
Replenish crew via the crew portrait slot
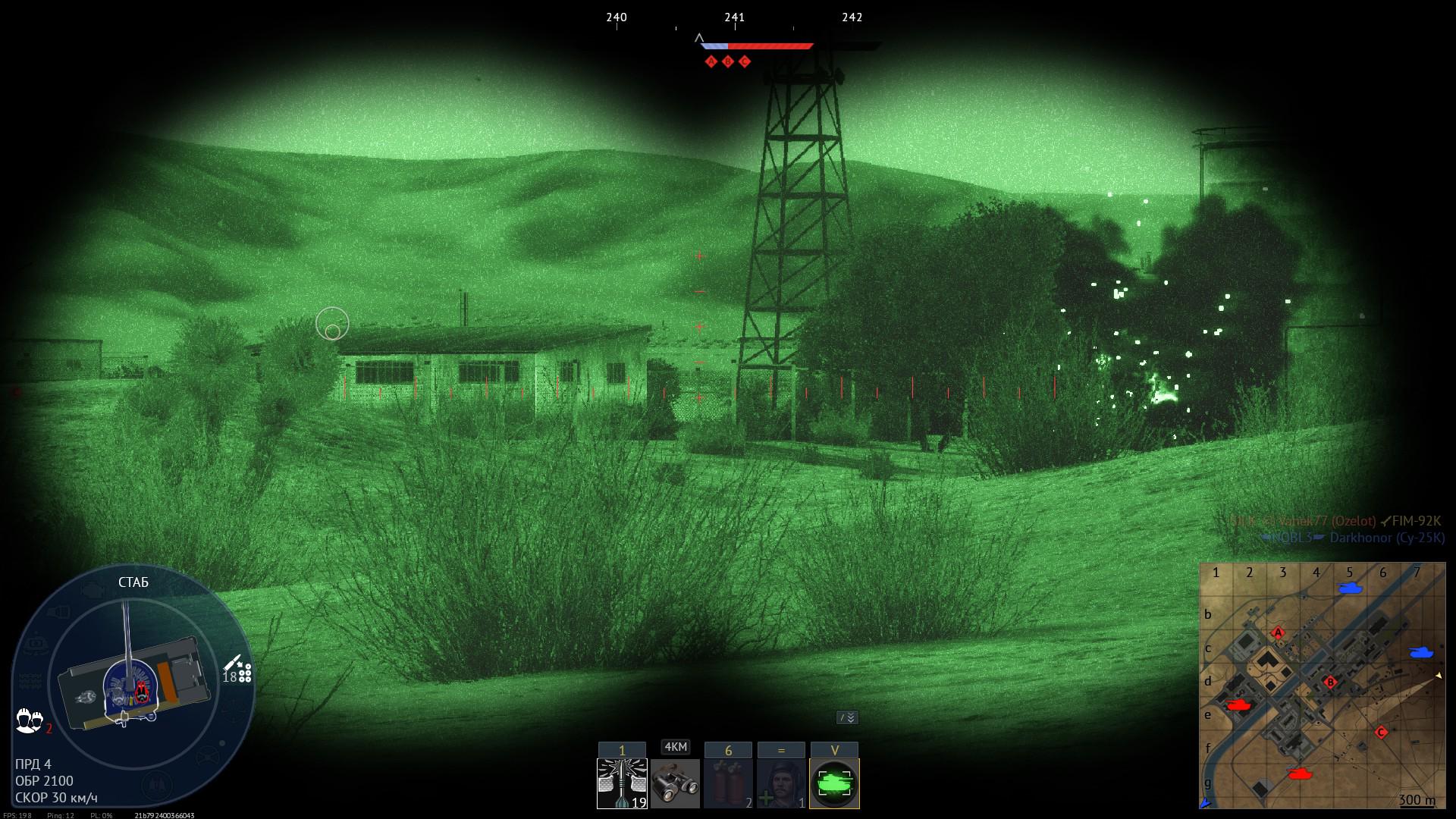(780, 781)
